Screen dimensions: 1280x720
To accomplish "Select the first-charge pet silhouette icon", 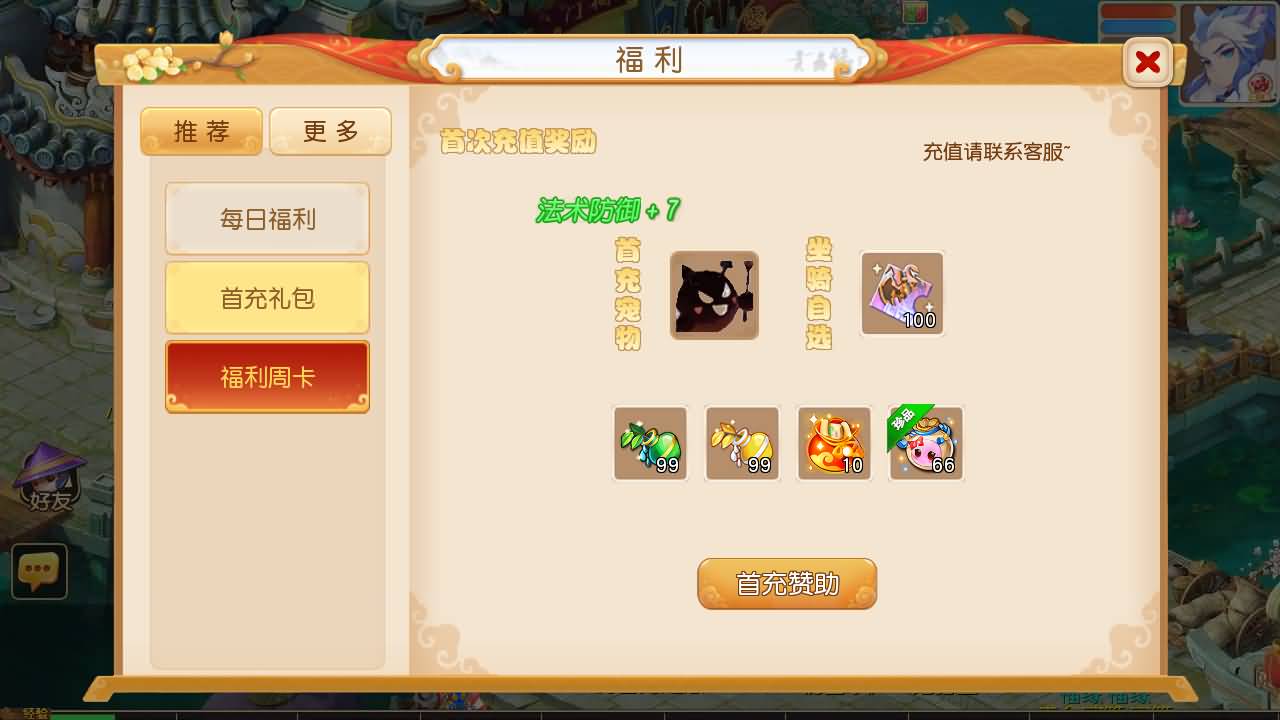I will 714,295.
